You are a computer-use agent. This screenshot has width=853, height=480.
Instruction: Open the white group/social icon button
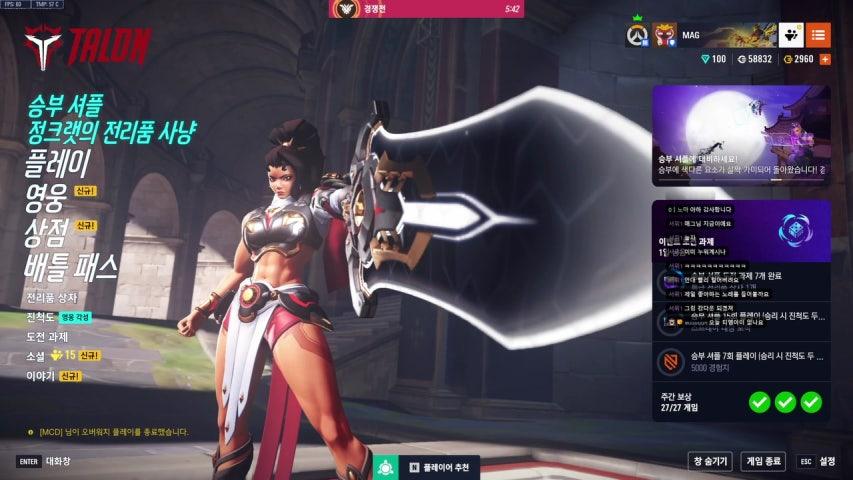pyautogui.click(x=790, y=35)
